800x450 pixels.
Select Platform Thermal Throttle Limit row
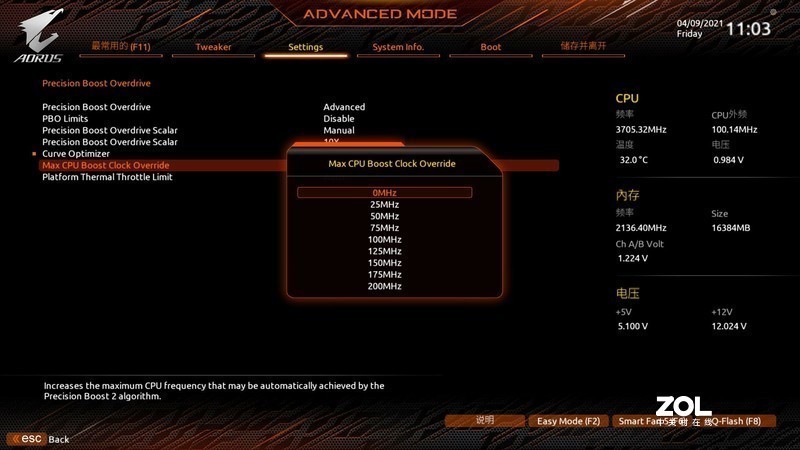(x=107, y=177)
